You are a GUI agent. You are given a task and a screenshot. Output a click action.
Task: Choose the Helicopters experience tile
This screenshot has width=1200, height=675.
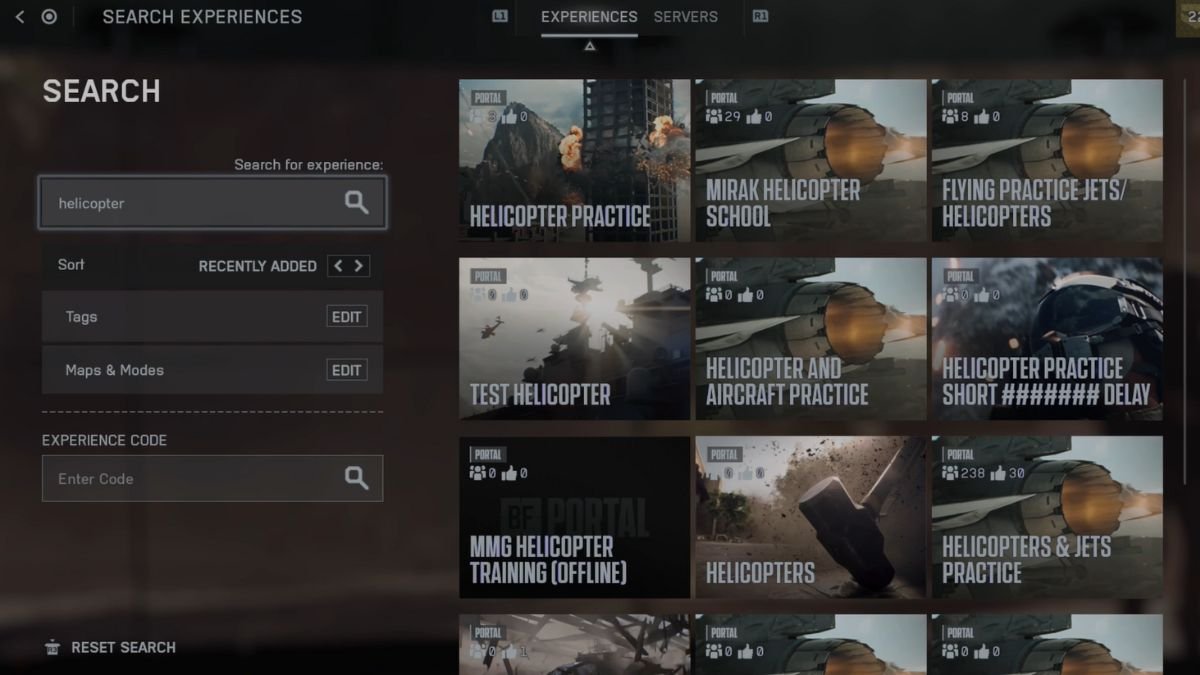(810, 517)
